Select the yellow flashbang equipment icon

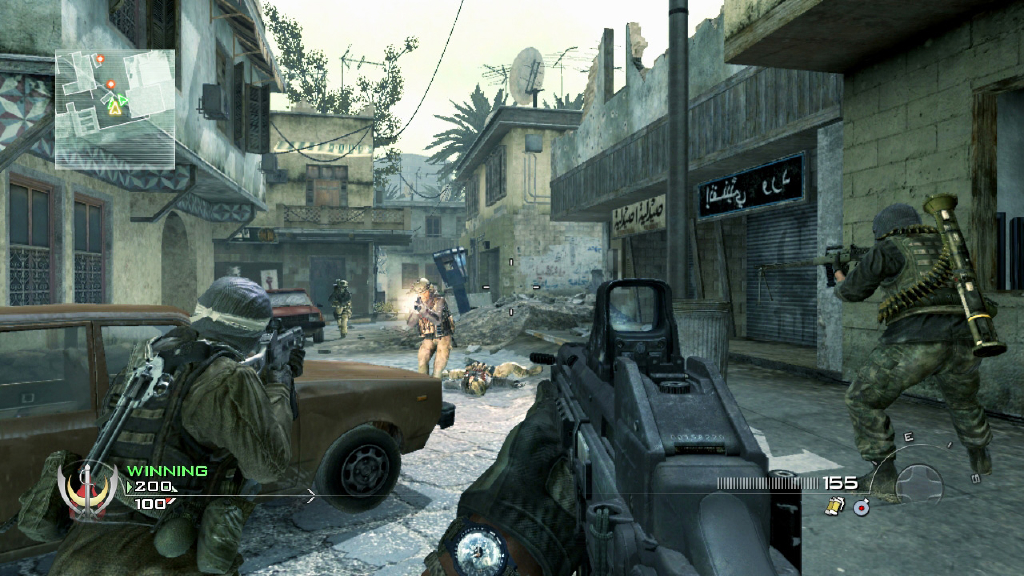(833, 507)
